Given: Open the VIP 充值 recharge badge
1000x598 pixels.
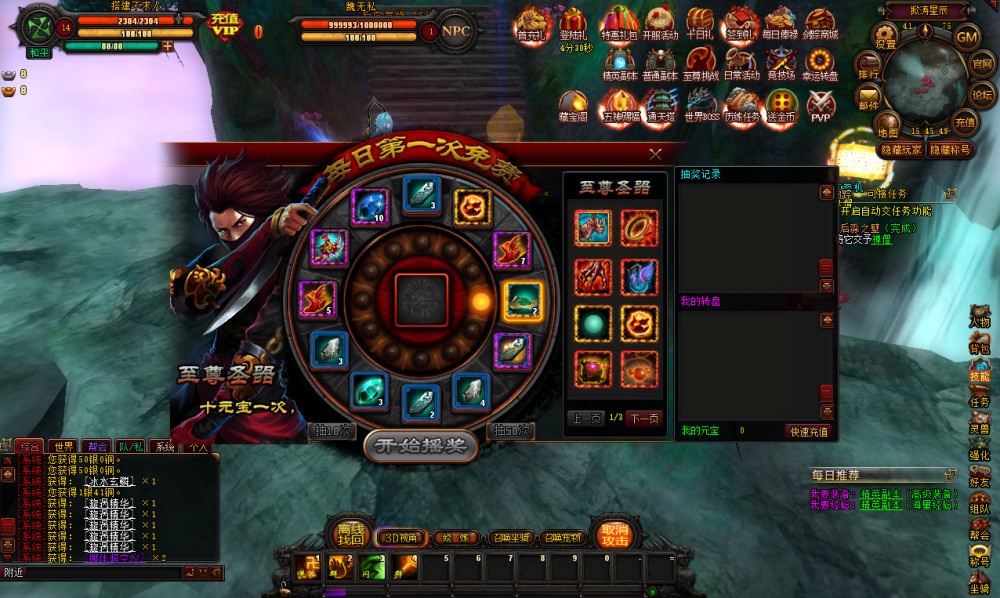Looking at the screenshot, I should click(x=226, y=24).
